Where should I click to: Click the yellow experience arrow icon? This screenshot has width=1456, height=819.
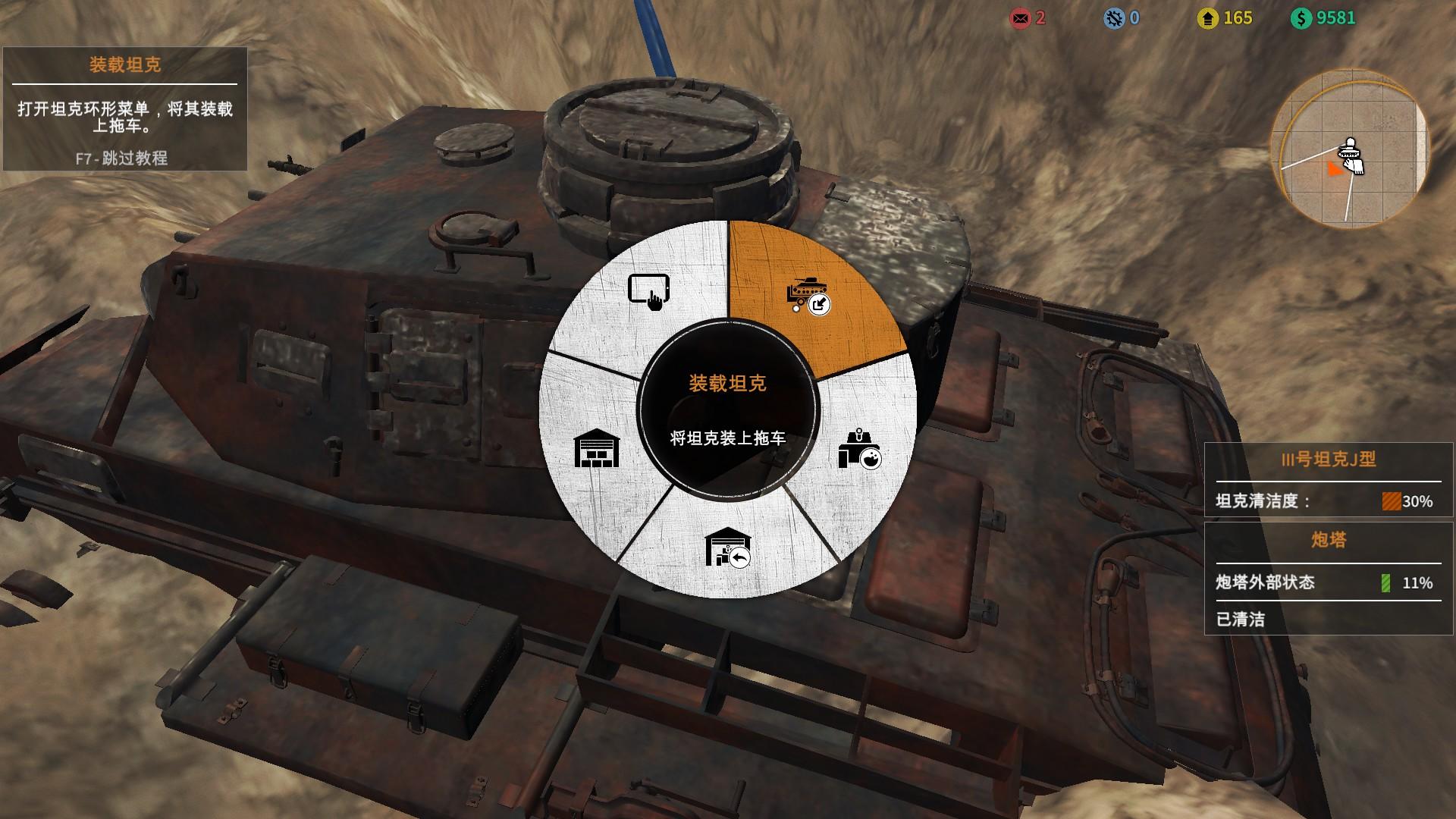[x=1208, y=18]
